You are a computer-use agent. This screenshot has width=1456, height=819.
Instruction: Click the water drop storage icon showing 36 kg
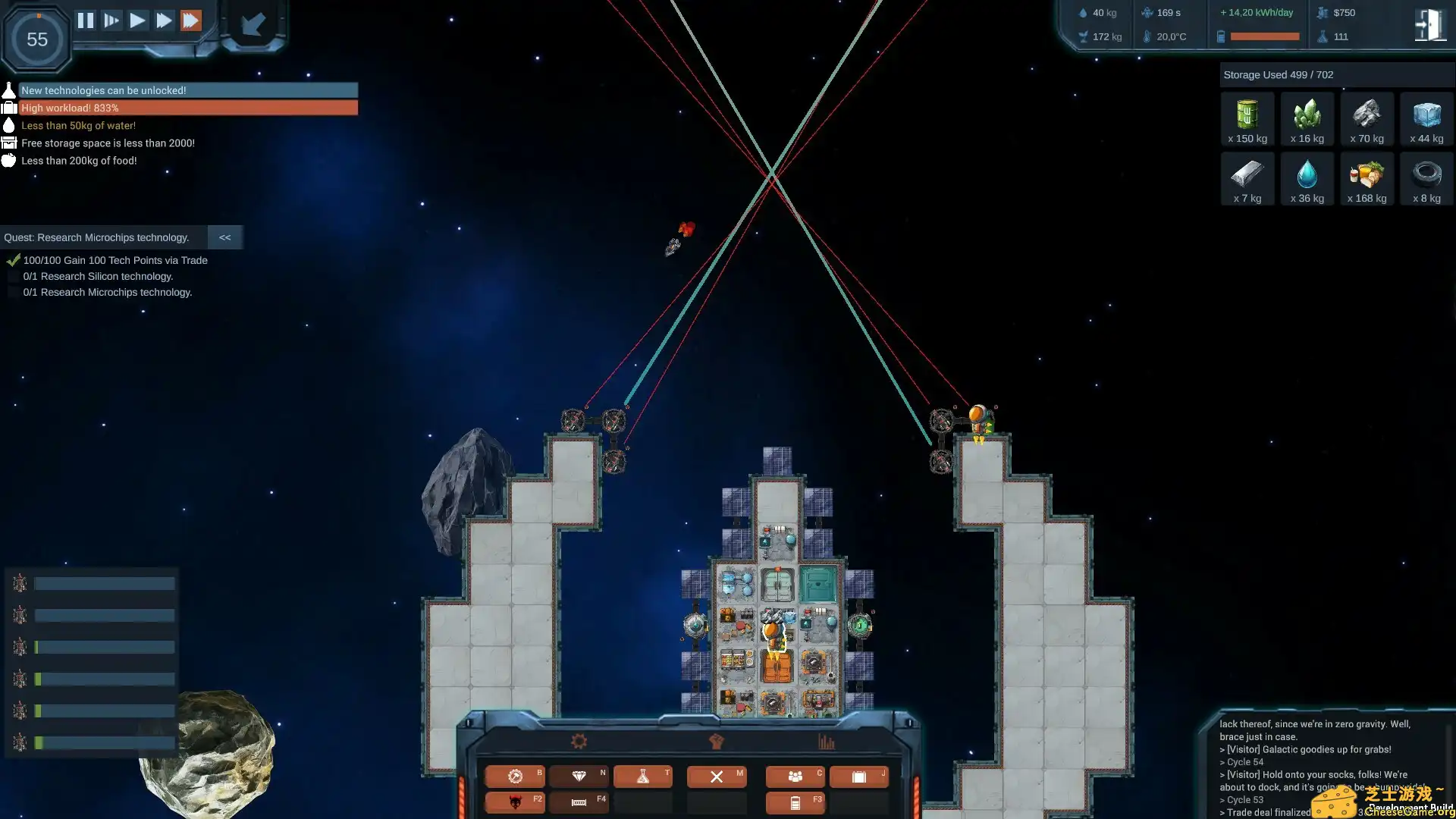[1307, 178]
